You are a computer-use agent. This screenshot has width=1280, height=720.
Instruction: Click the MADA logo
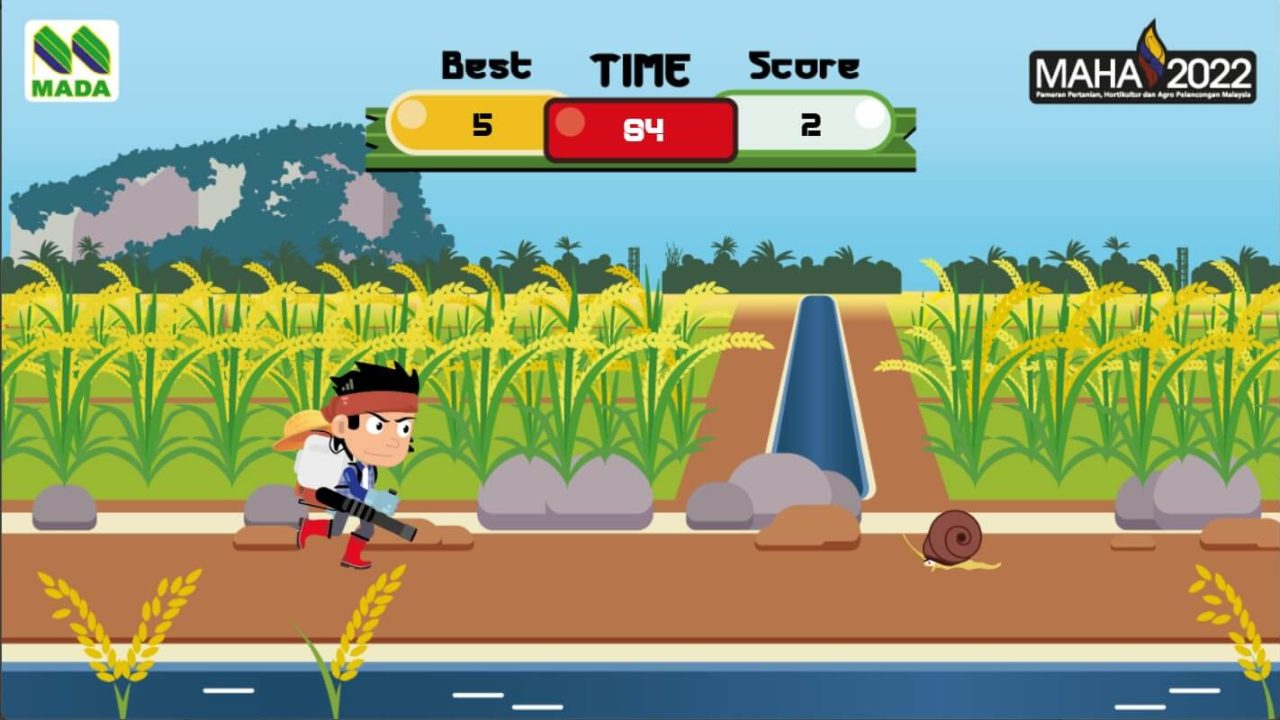tap(71, 61)
